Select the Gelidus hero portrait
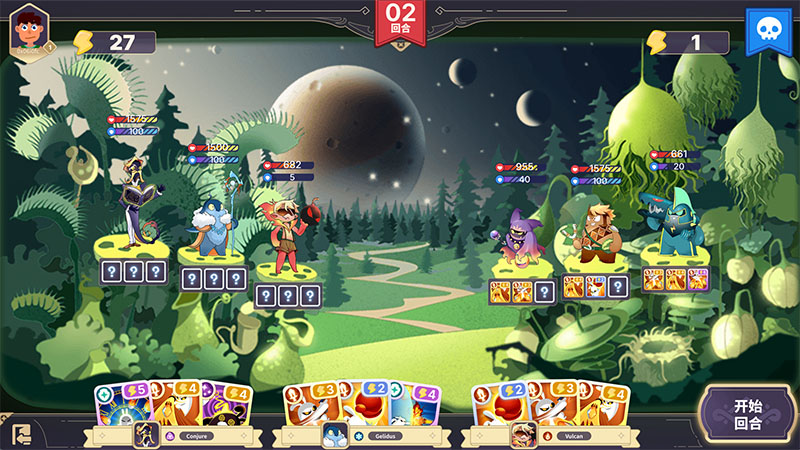The width and height of the screenshot is (800, 450). click(335, 435)
